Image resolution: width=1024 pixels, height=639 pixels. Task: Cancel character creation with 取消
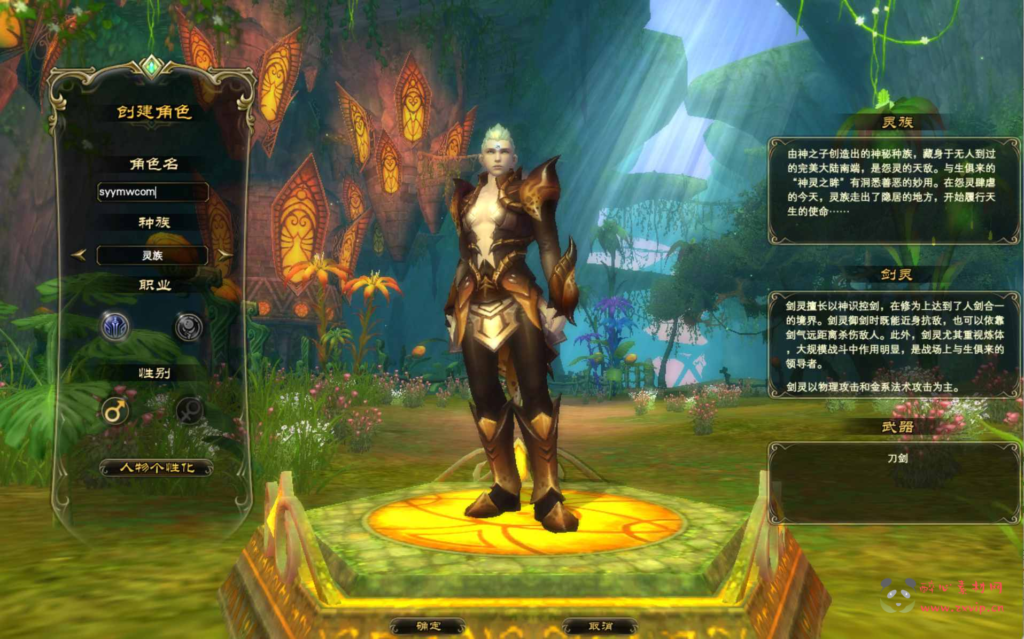pyautogui.click(x=600, y=626)
